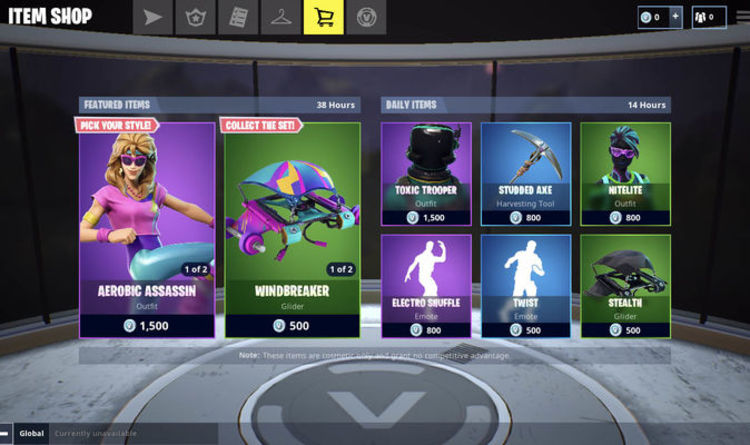
Task: Switch to the Battle Pass star tab
Action: click(195, 17)
